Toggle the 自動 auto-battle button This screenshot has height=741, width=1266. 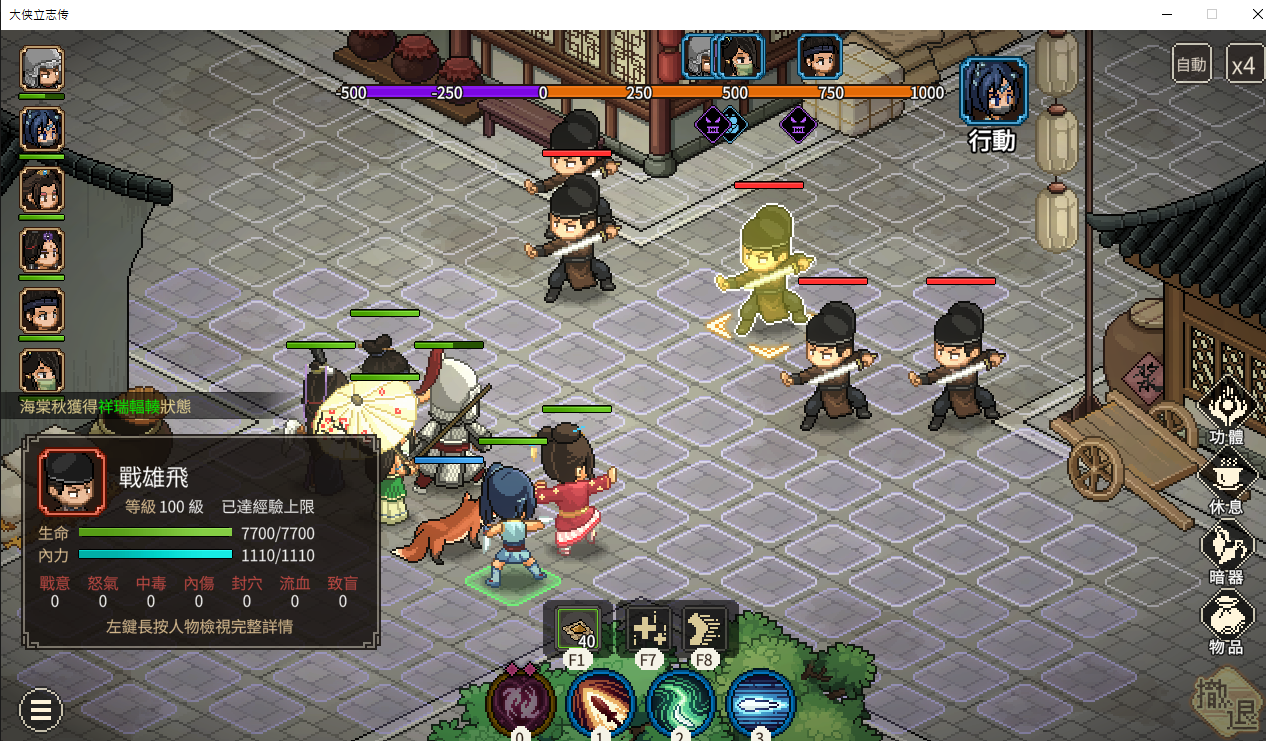click(x=1191, y=65)
